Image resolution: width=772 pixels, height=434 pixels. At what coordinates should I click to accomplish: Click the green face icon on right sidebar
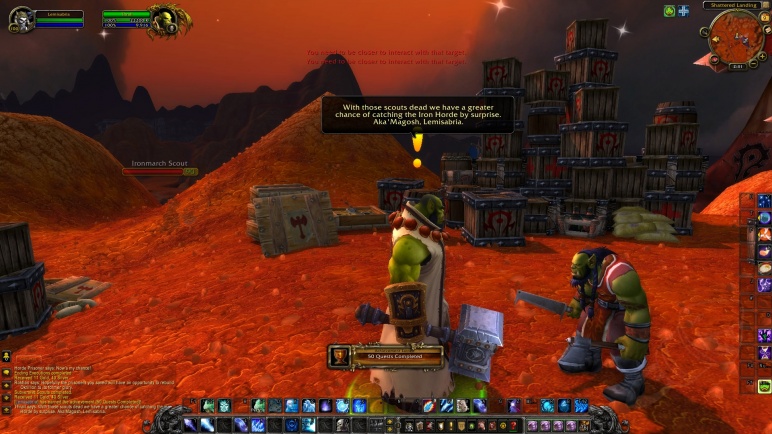(764, 387)
